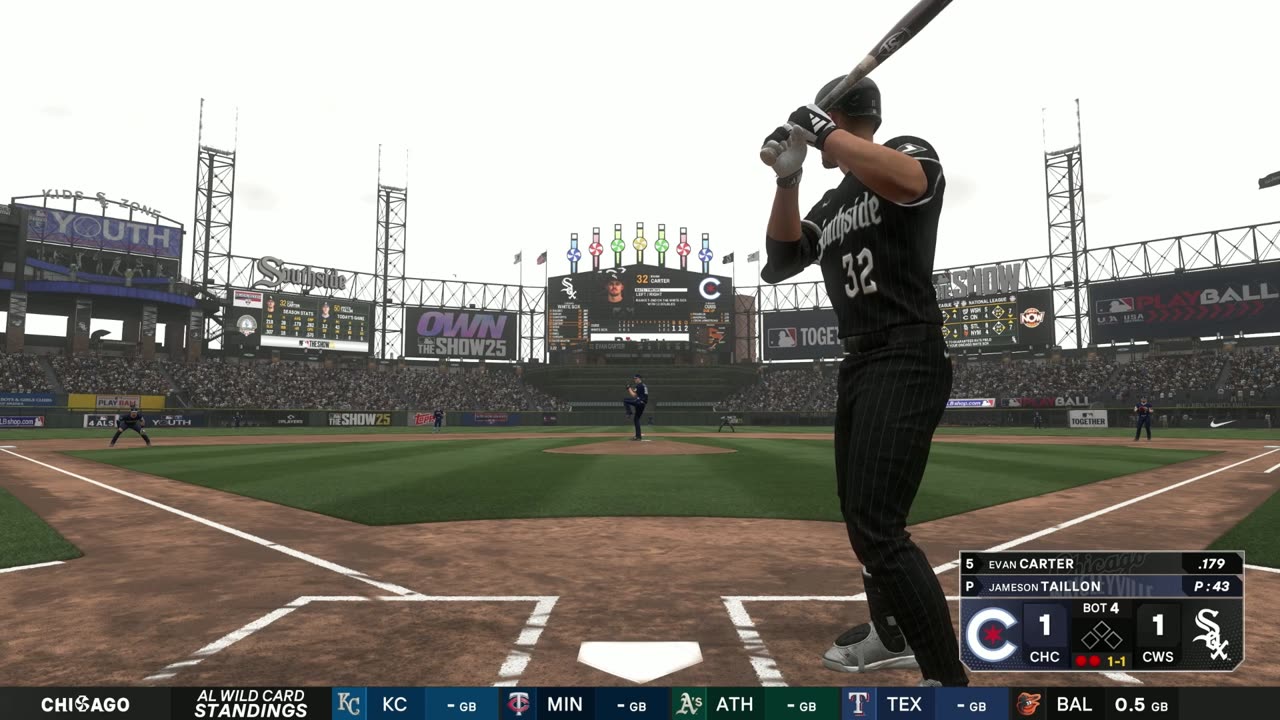Select the Jameson Taillon pitcher row
The width and height of the screenshot is (1280, 720).
click(x=1100, y=587)
